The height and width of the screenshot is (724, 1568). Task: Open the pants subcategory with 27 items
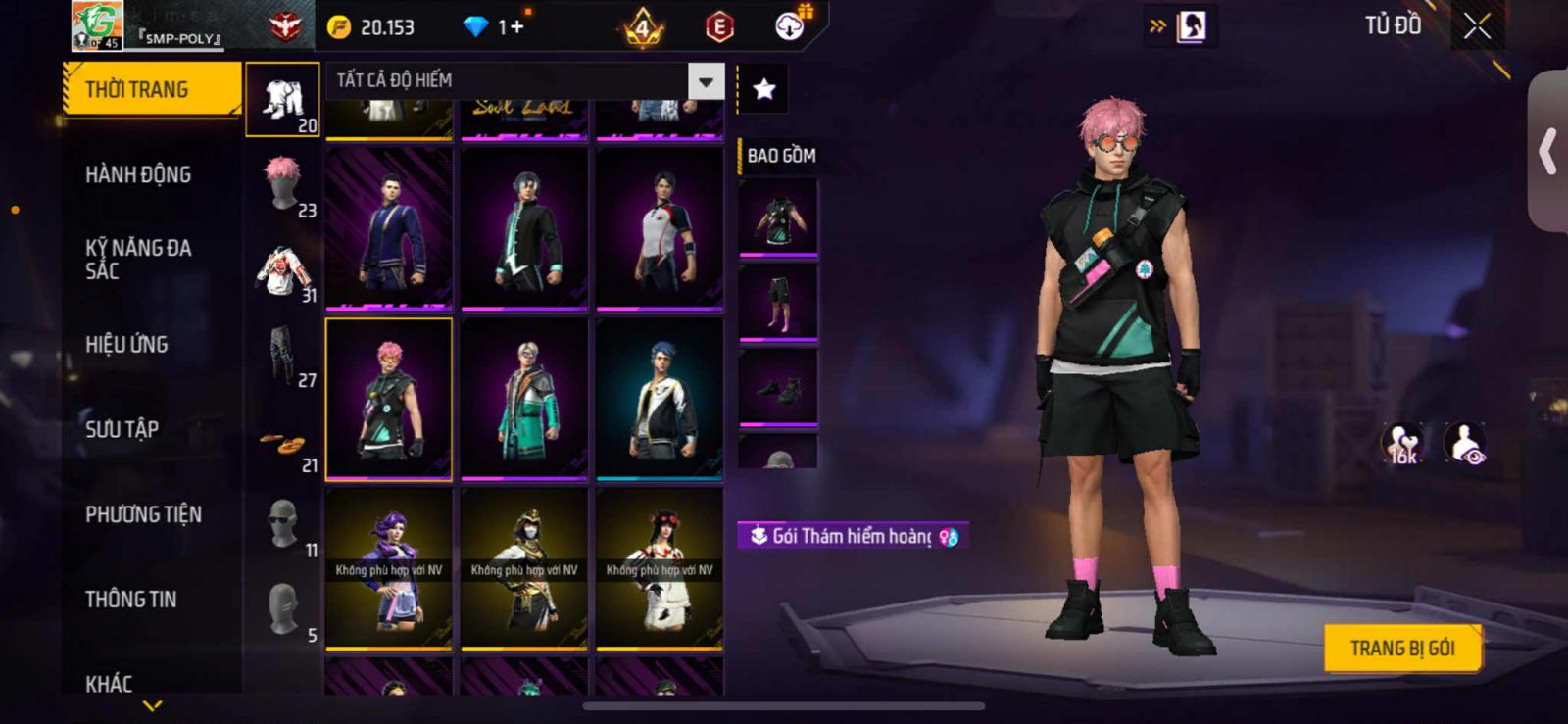[x=284, y=357]
